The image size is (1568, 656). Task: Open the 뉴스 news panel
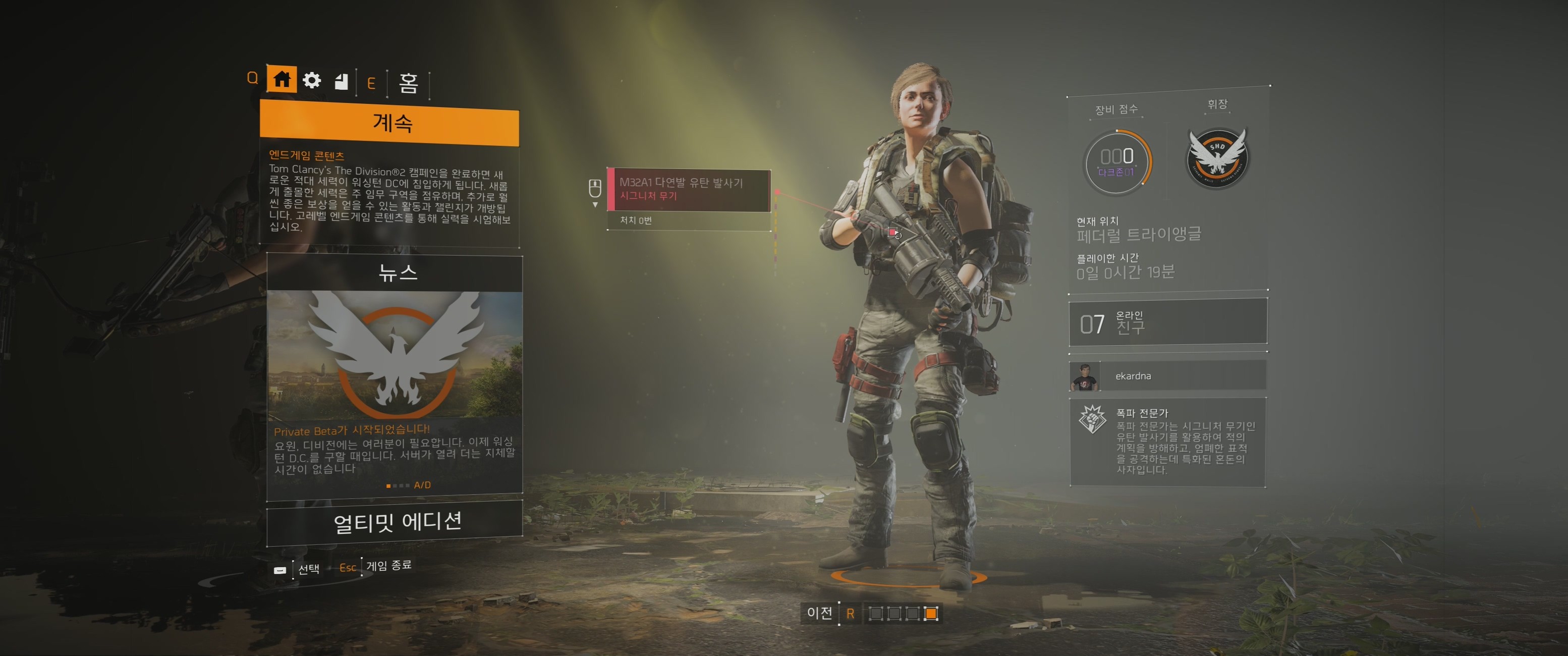395,377
